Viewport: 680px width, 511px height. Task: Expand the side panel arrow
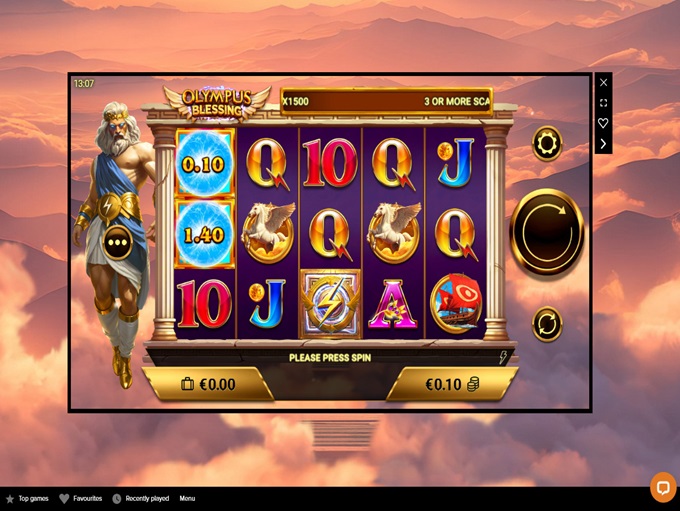click(603, 143)
